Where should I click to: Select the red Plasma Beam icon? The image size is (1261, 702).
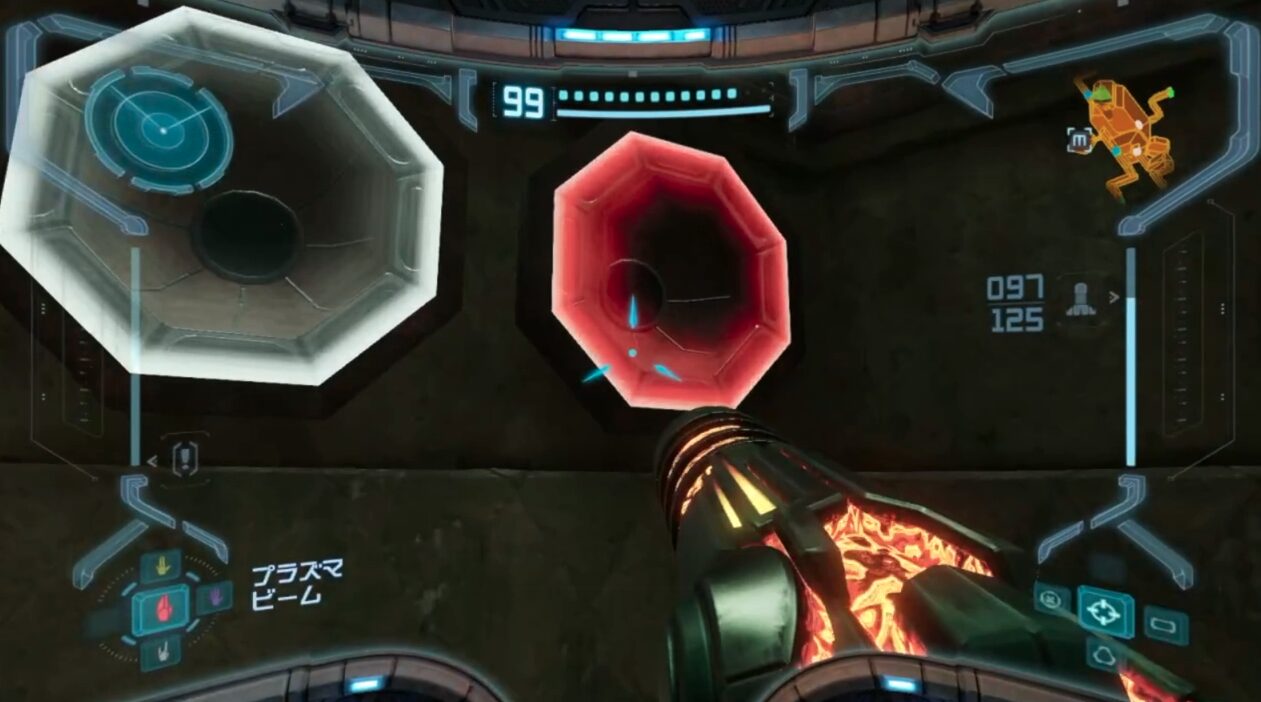(x=160, y=607)
